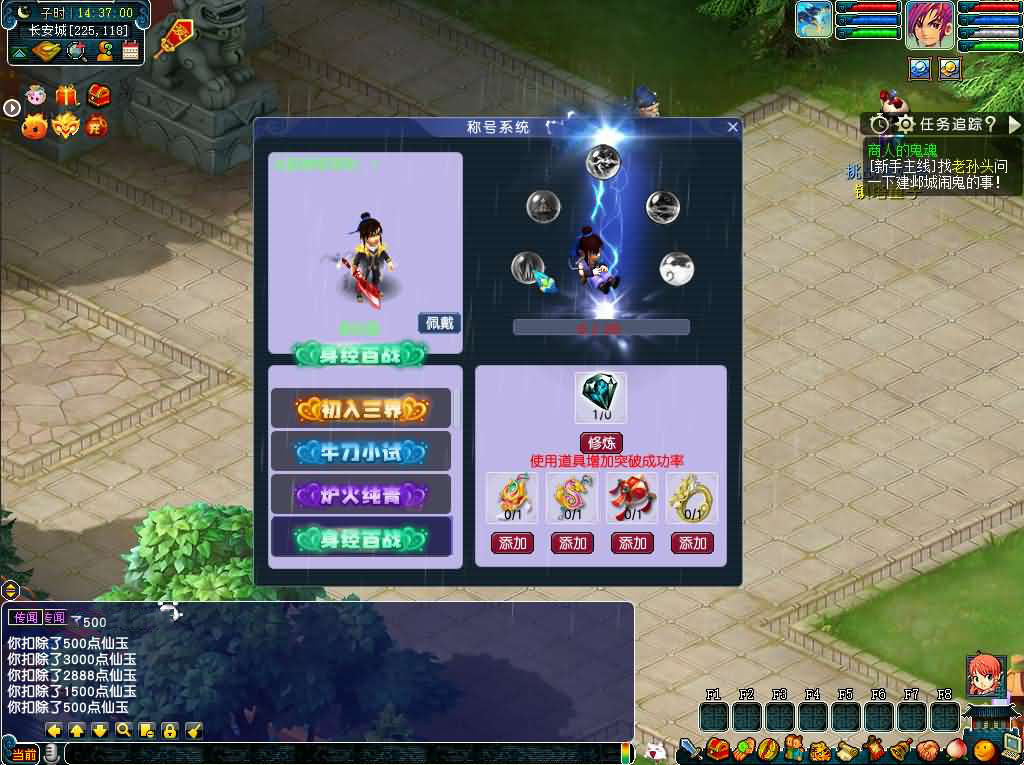
Task: Clear chat with the broom button
Action: (194, 730)
